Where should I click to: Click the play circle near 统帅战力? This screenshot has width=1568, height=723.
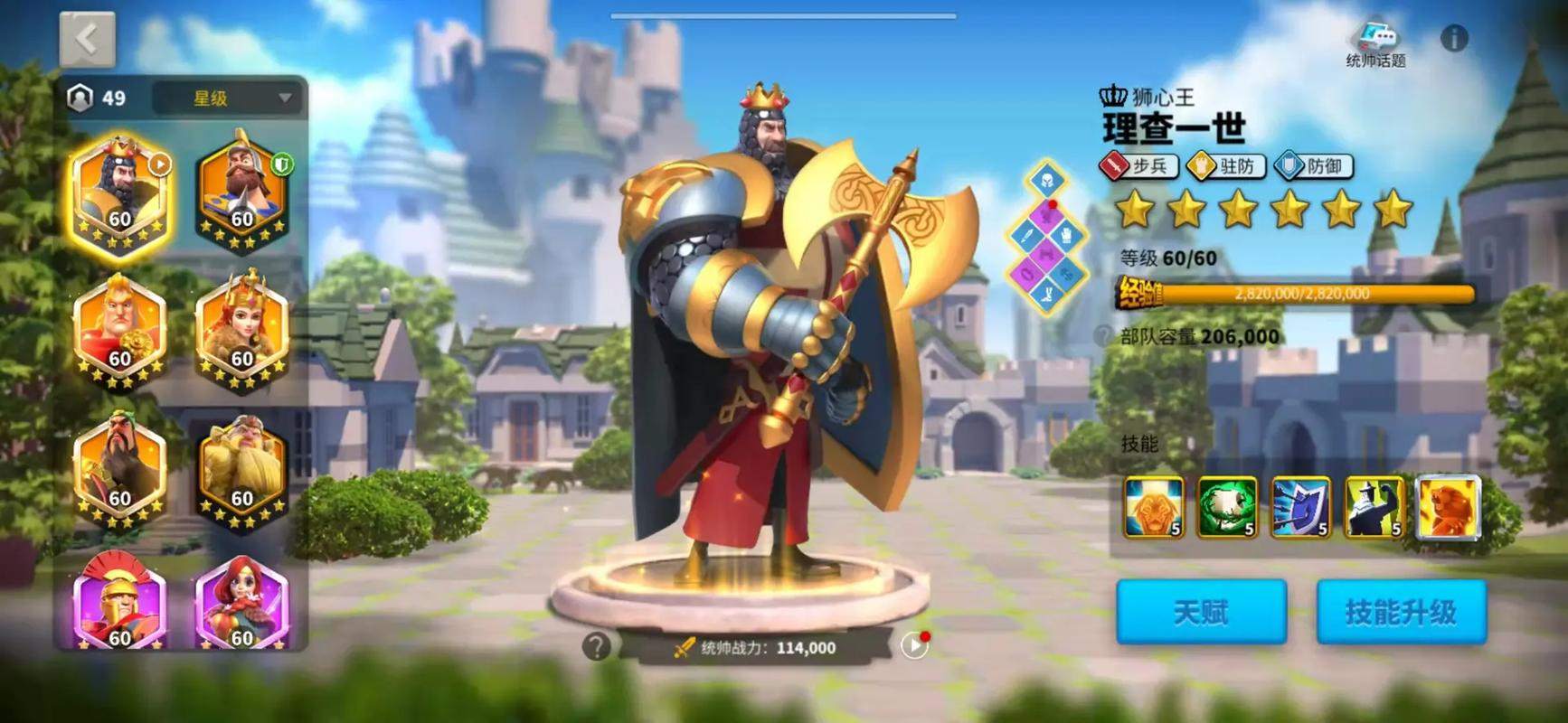click(915, 645)
